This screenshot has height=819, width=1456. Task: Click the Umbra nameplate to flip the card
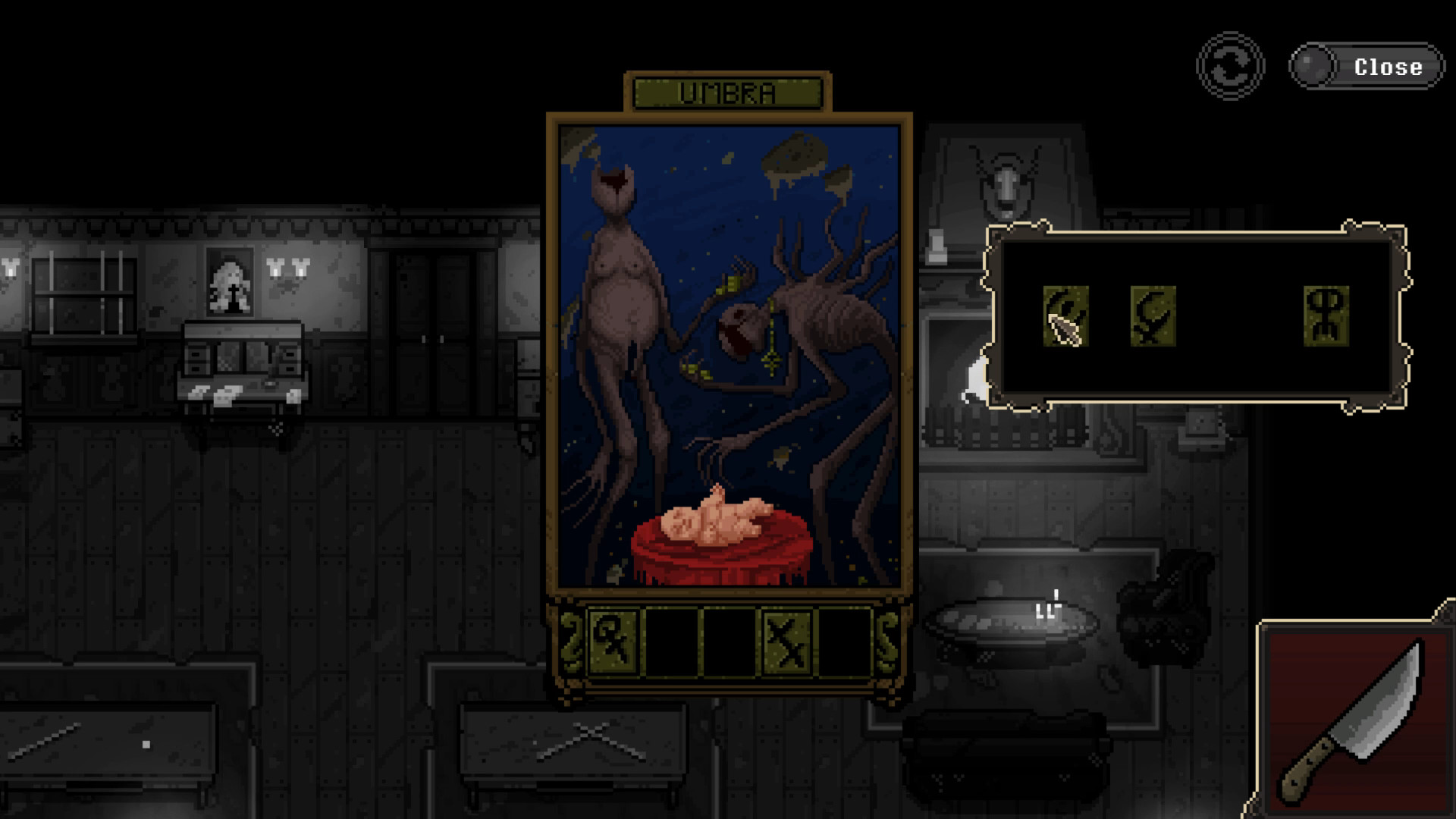click(x=726, y=91)
